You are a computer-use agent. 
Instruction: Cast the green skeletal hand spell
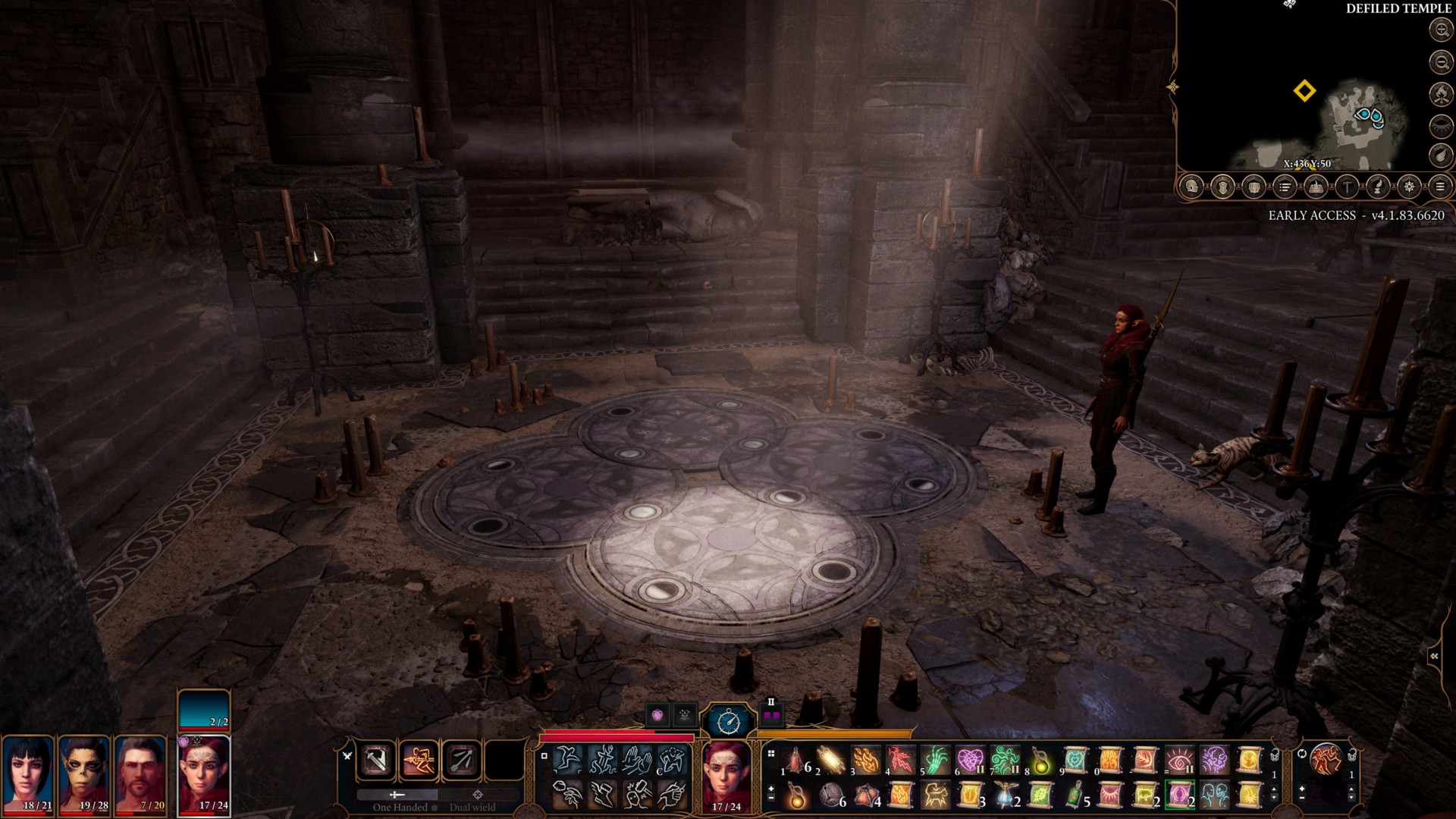pyautogui.click(x=935, y=759)
